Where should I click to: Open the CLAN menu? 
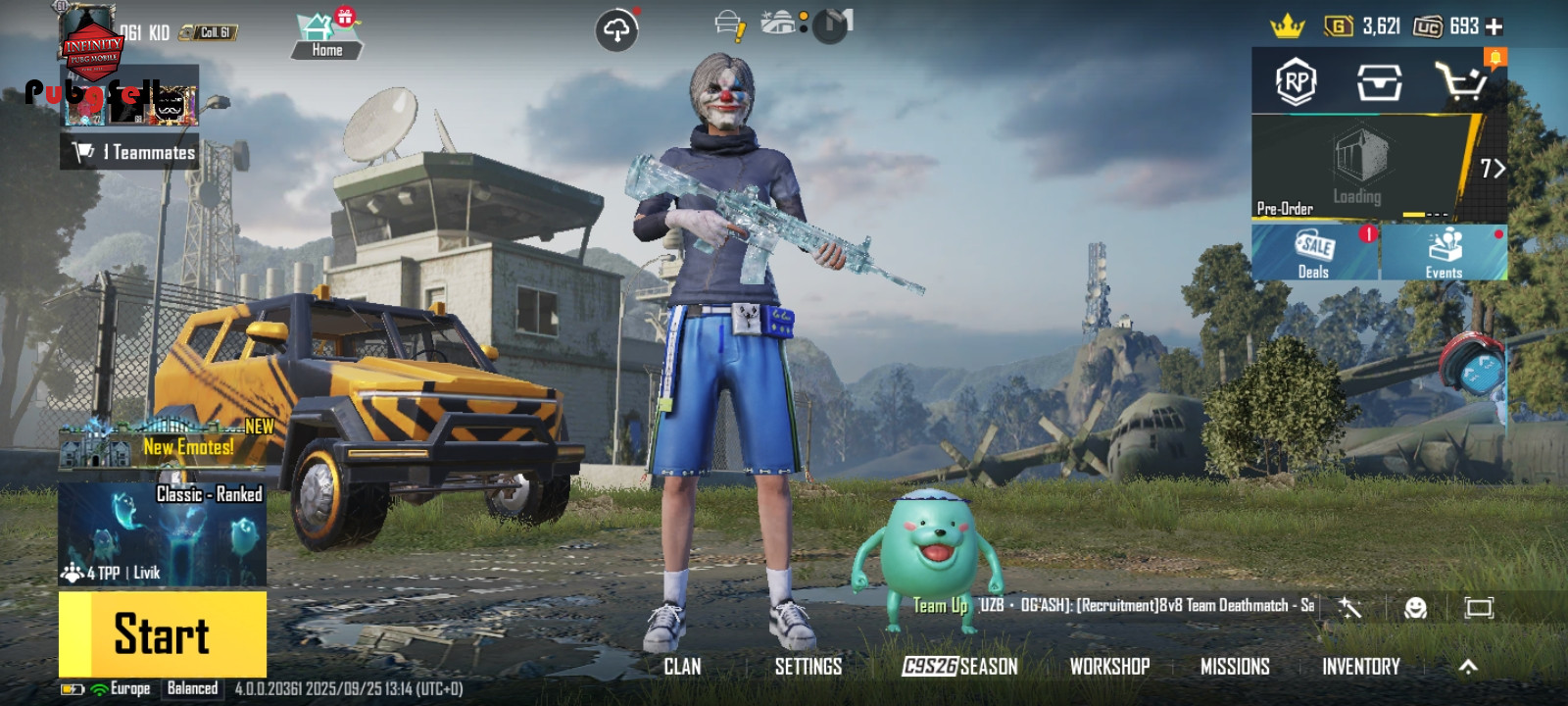(x=682, y=667)
